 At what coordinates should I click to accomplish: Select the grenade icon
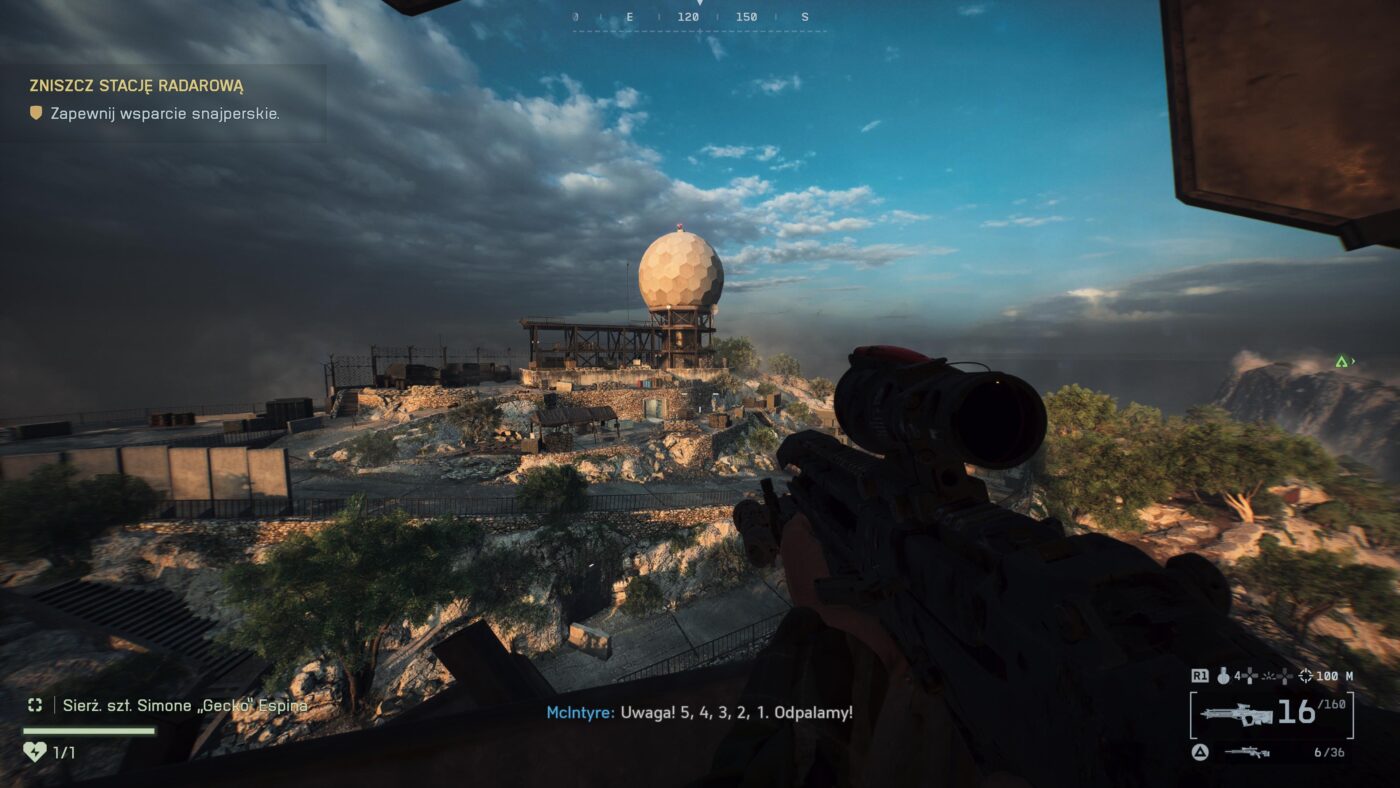(1223, 676)
